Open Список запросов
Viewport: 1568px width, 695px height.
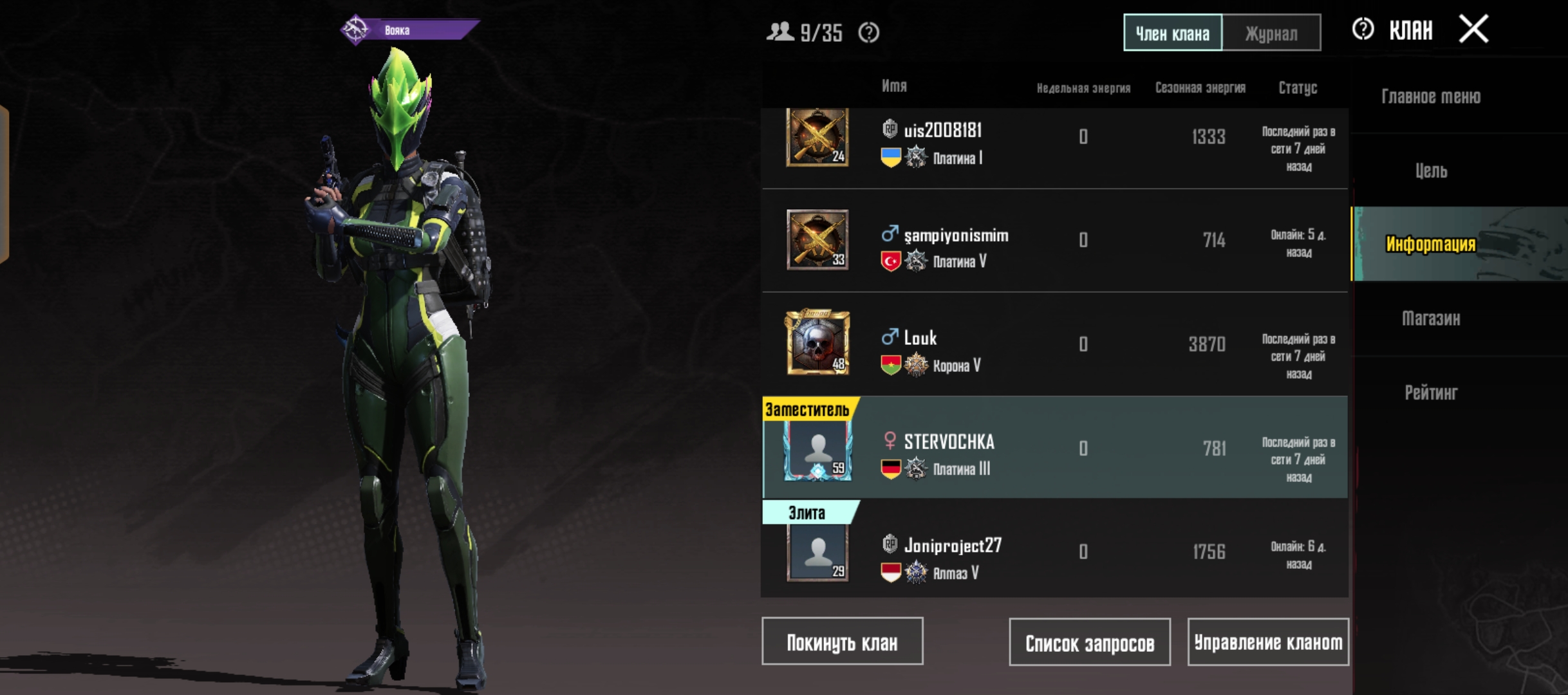pyautogui.click(x=1089, y=642)
